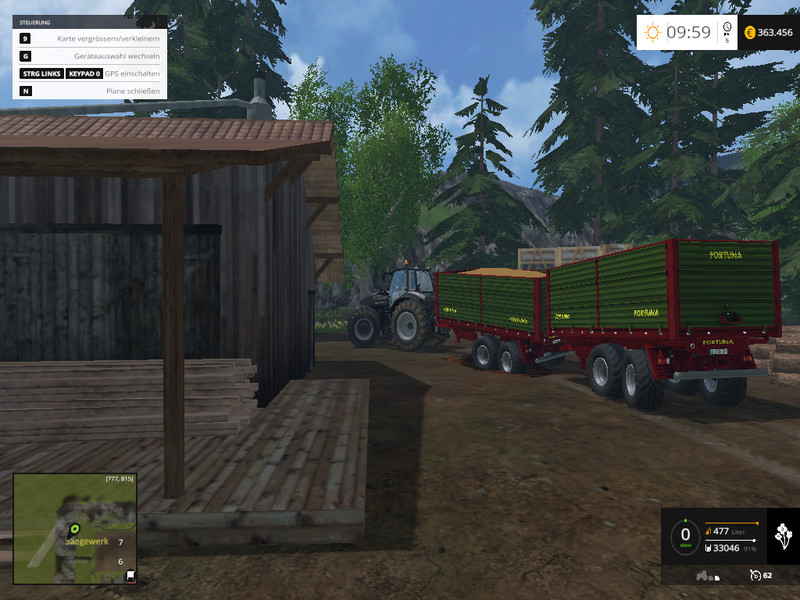This screenshot has width=800, height=600.
Task: Open the minimap in the corner
Action: (x=74, y=529)
